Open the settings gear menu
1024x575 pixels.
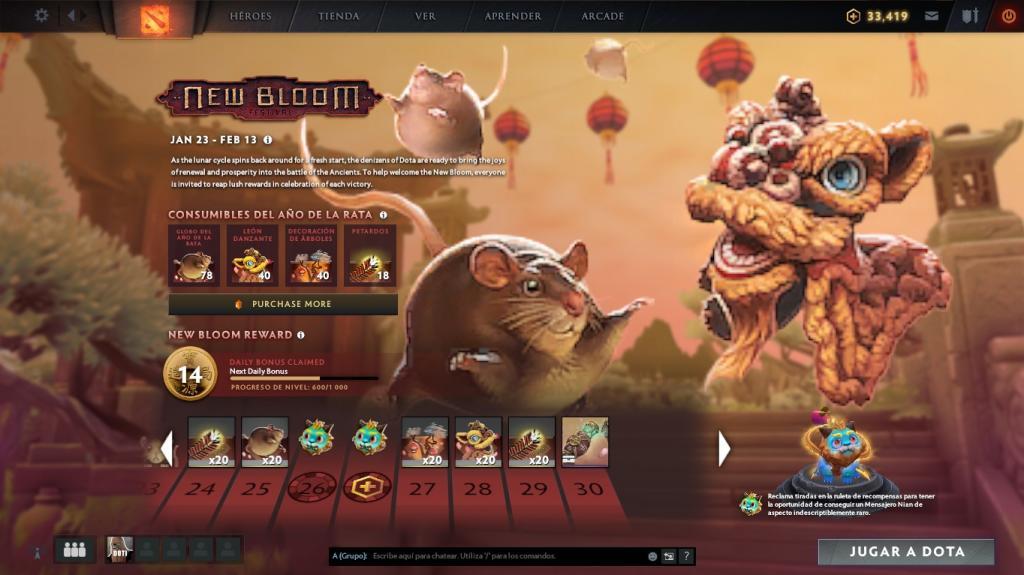41,15
